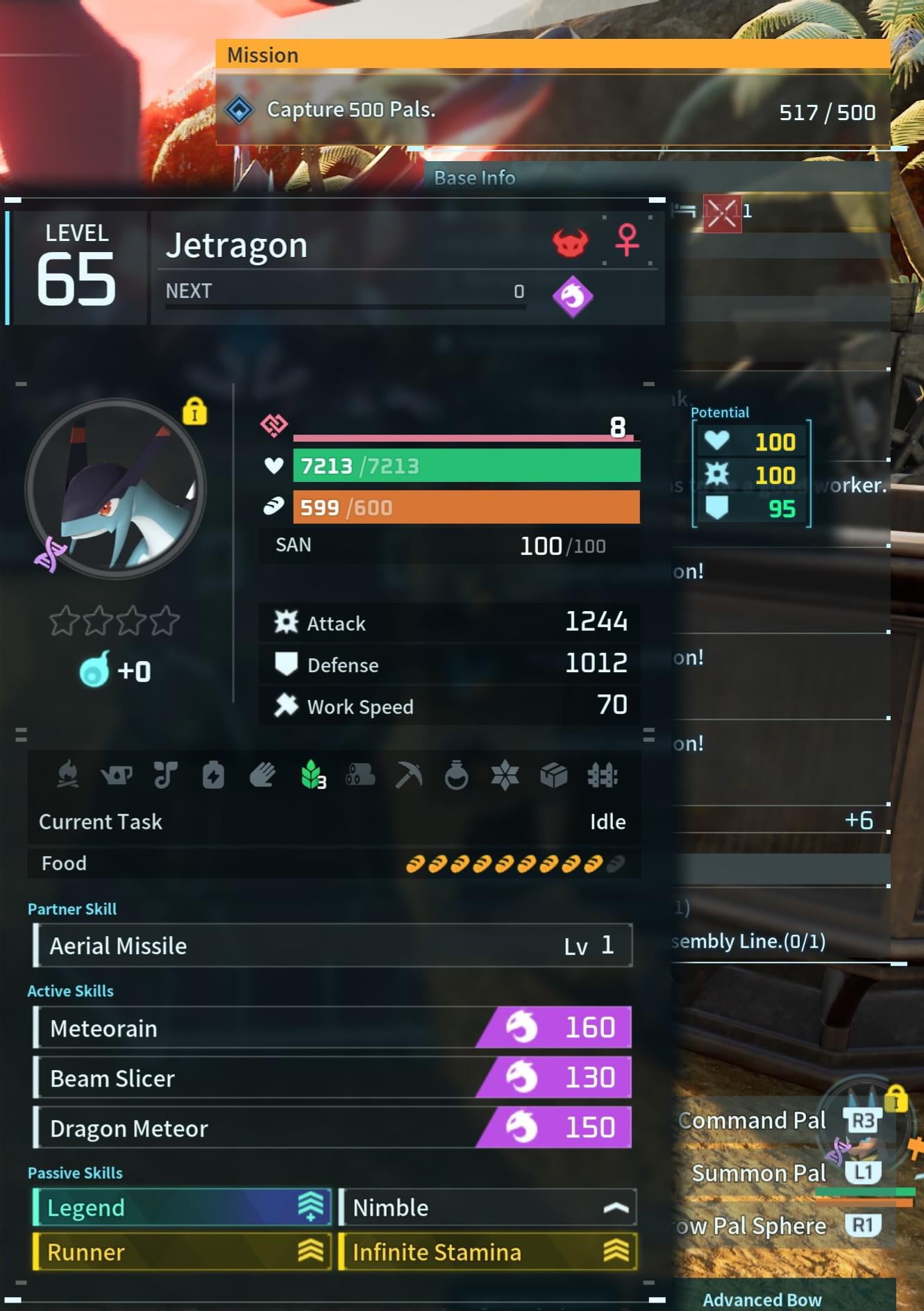Select the Infinite Stamina passive skill

click(x=487, y=1252)
